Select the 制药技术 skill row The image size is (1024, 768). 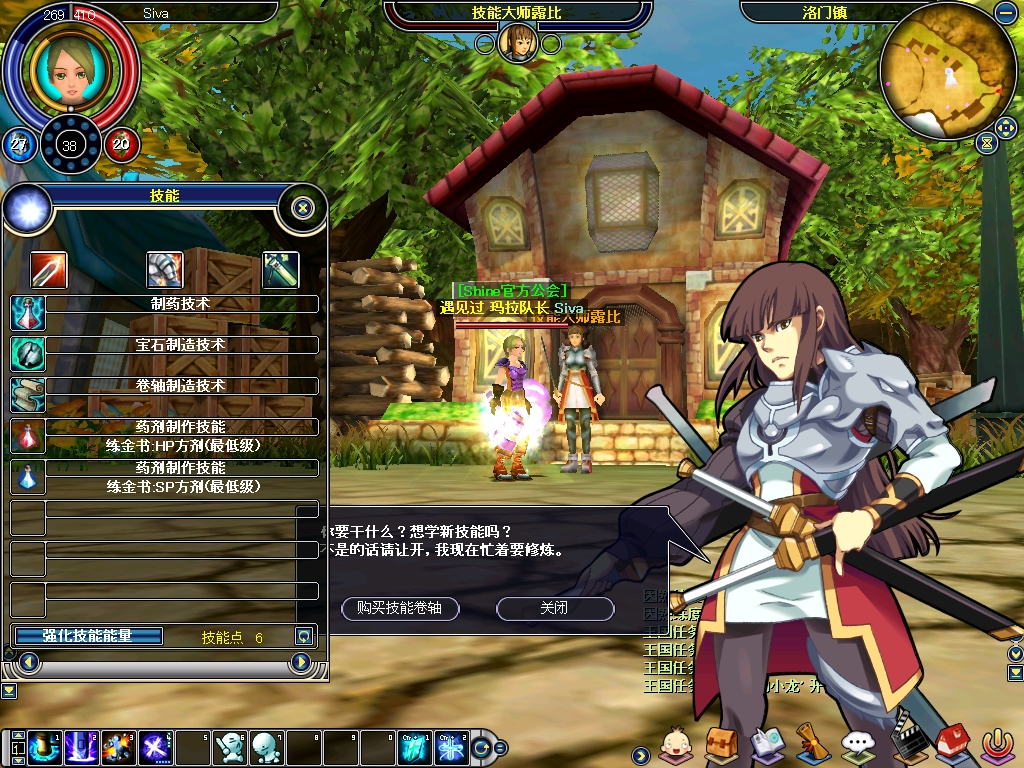coord(180,304)
